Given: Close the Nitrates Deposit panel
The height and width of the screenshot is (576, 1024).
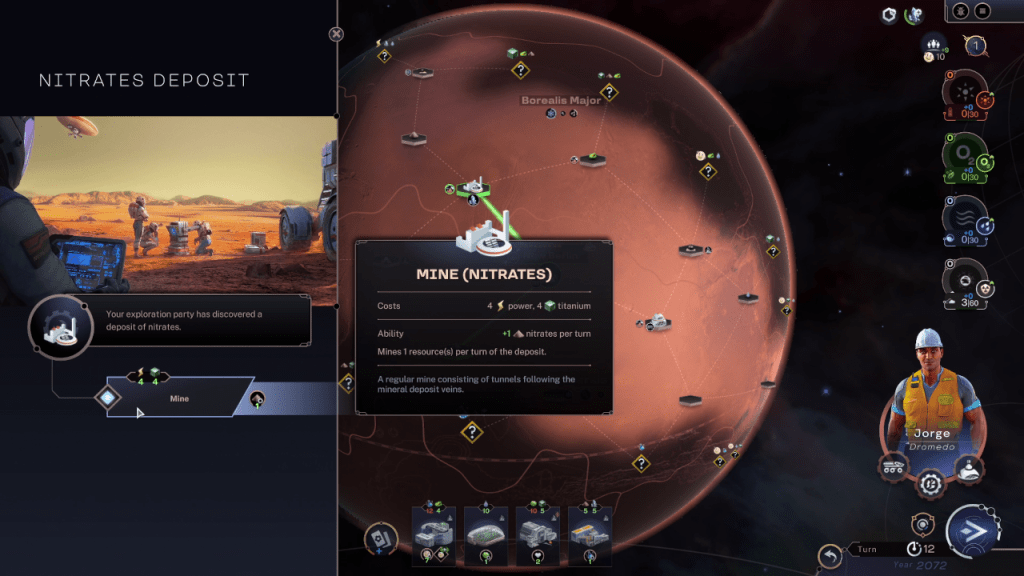Looking at the screenshot, I should (336, 34).
